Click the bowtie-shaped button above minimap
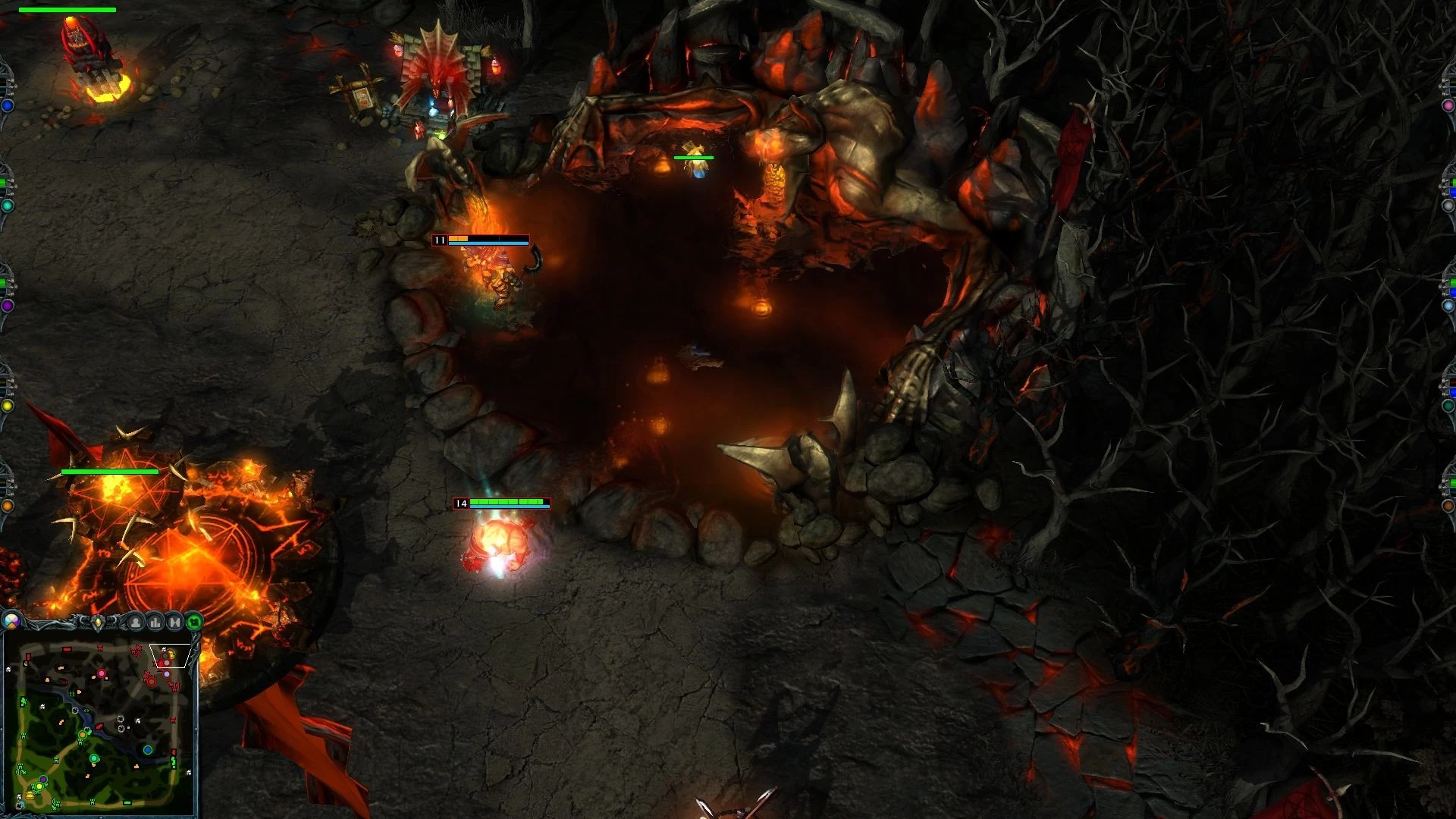 tap(175, 623)
